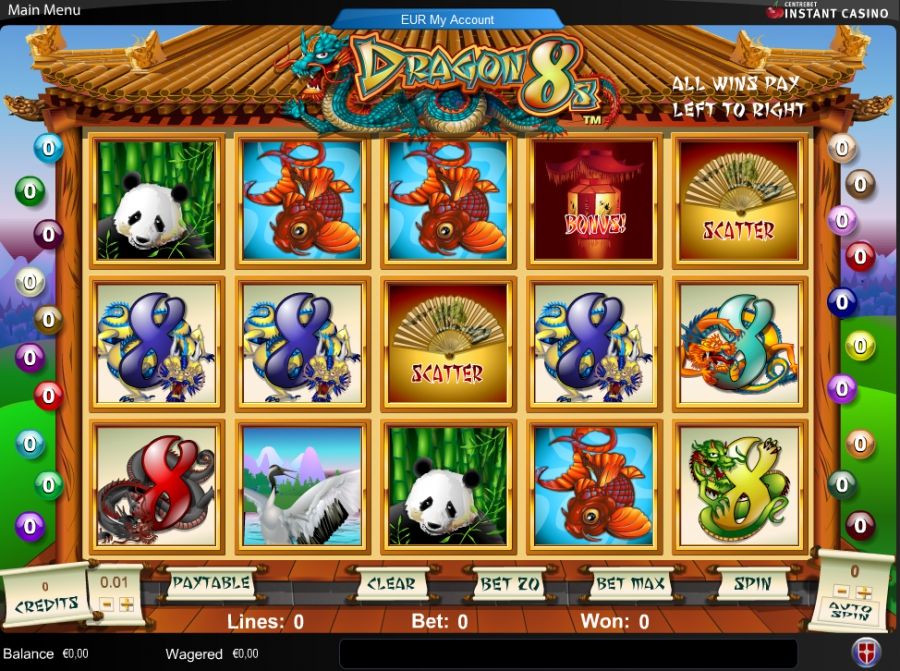Increase the auto spin count
The width and height of the screenshot is (900, 671).
pyautogui.click(x=866, y=592)
